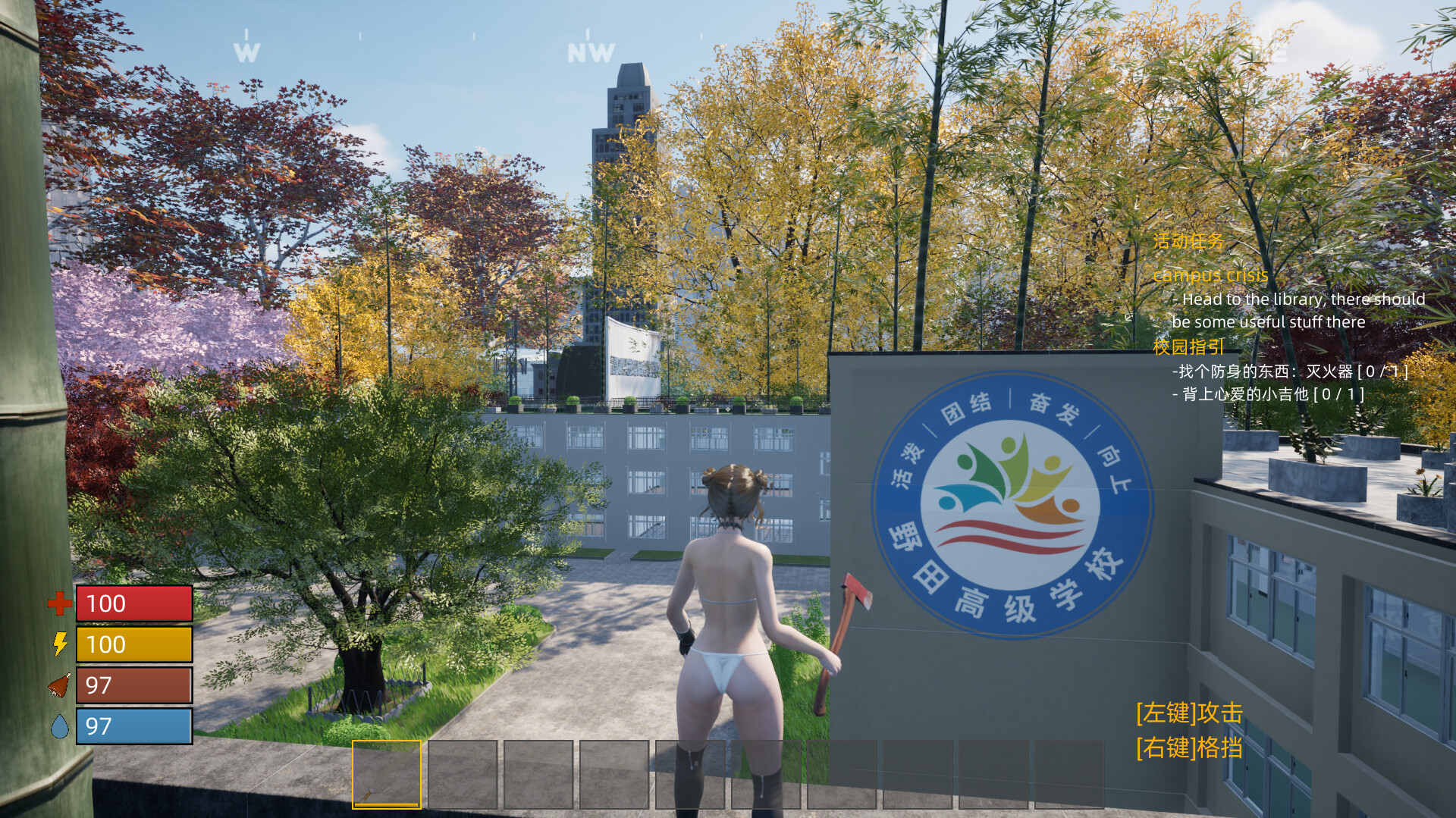Screen dimensions: 1456x818
Task: Click the blue water droplet thirst icon
Action: 59,726
